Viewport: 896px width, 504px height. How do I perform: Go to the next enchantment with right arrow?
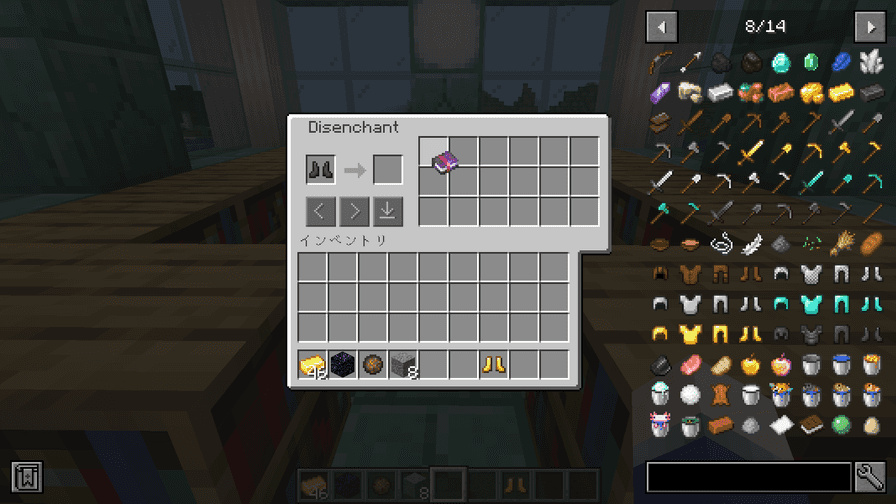(354, 211)
